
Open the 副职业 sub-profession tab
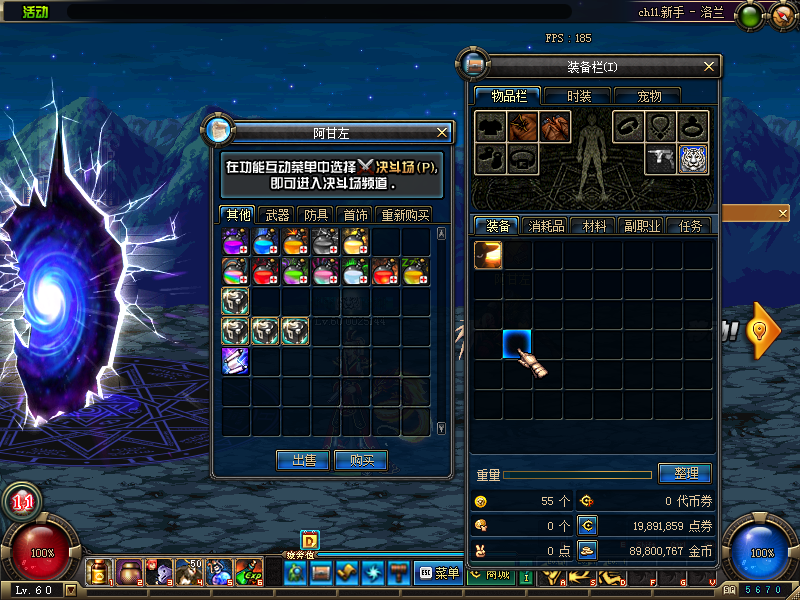coord(640,226)
